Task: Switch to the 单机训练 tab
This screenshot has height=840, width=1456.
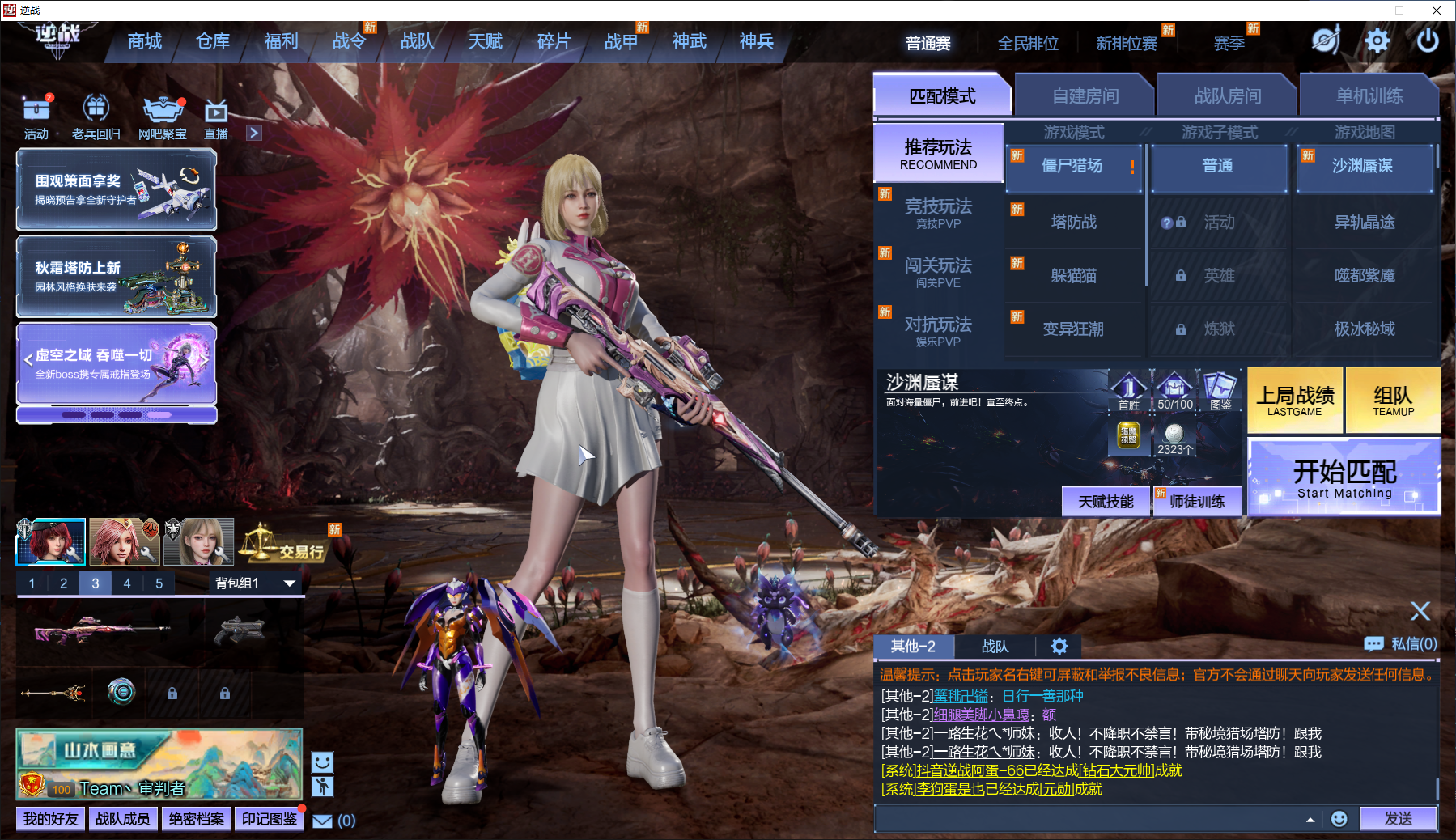Action: point(1369,96)
